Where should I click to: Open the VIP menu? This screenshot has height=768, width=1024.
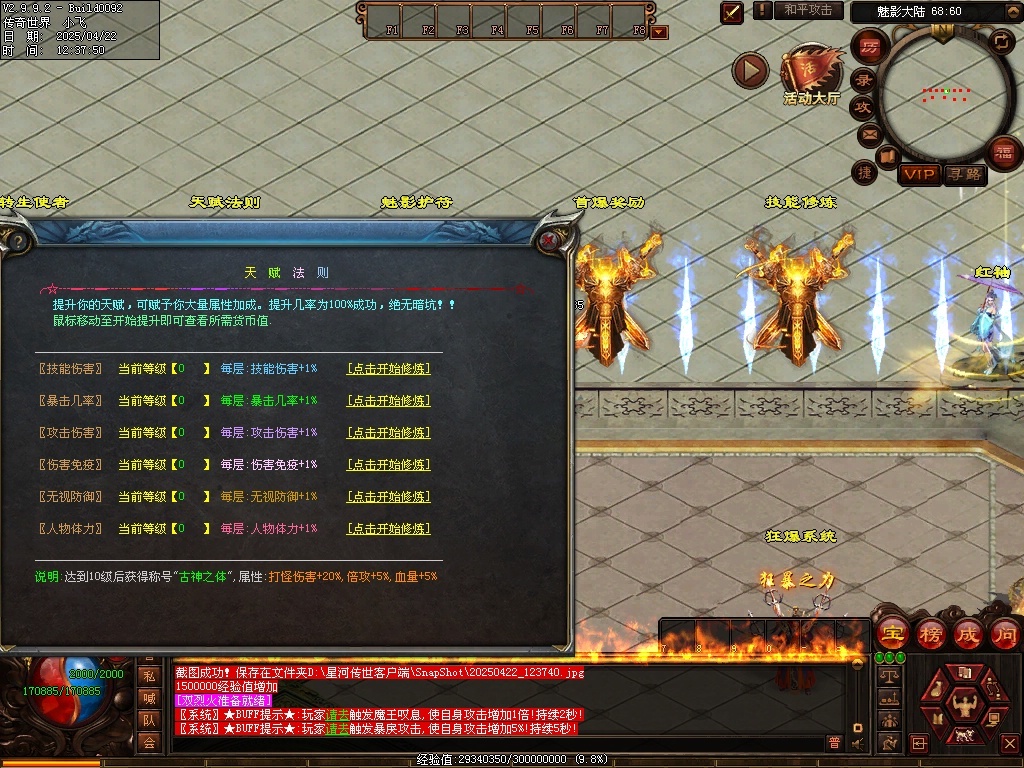[919, 175]
